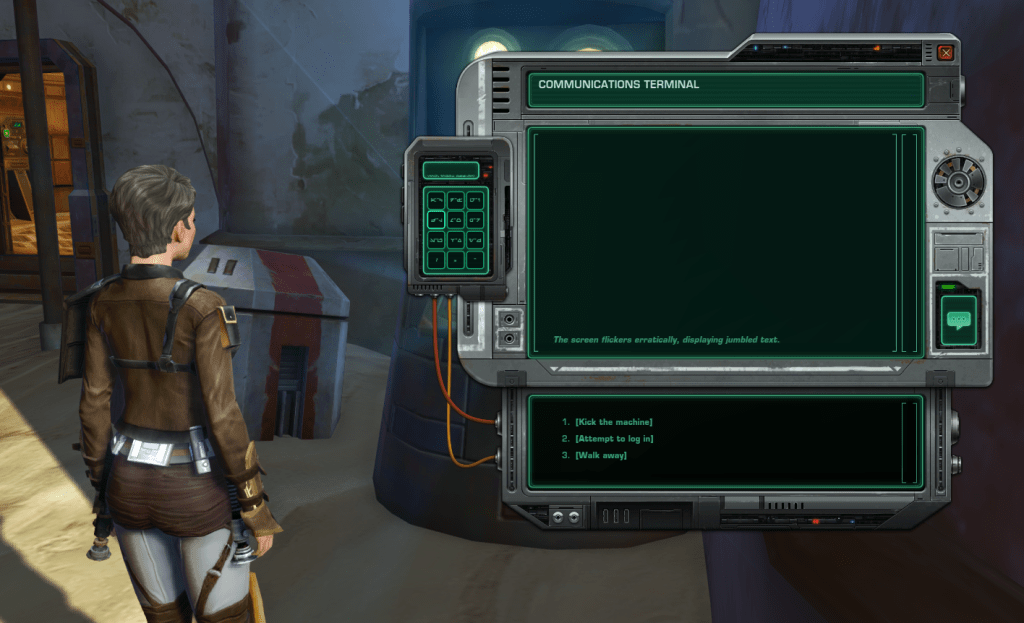Close the Communications Terminal window
Viewport: 1024px width, 623px height.
point(945,53)
